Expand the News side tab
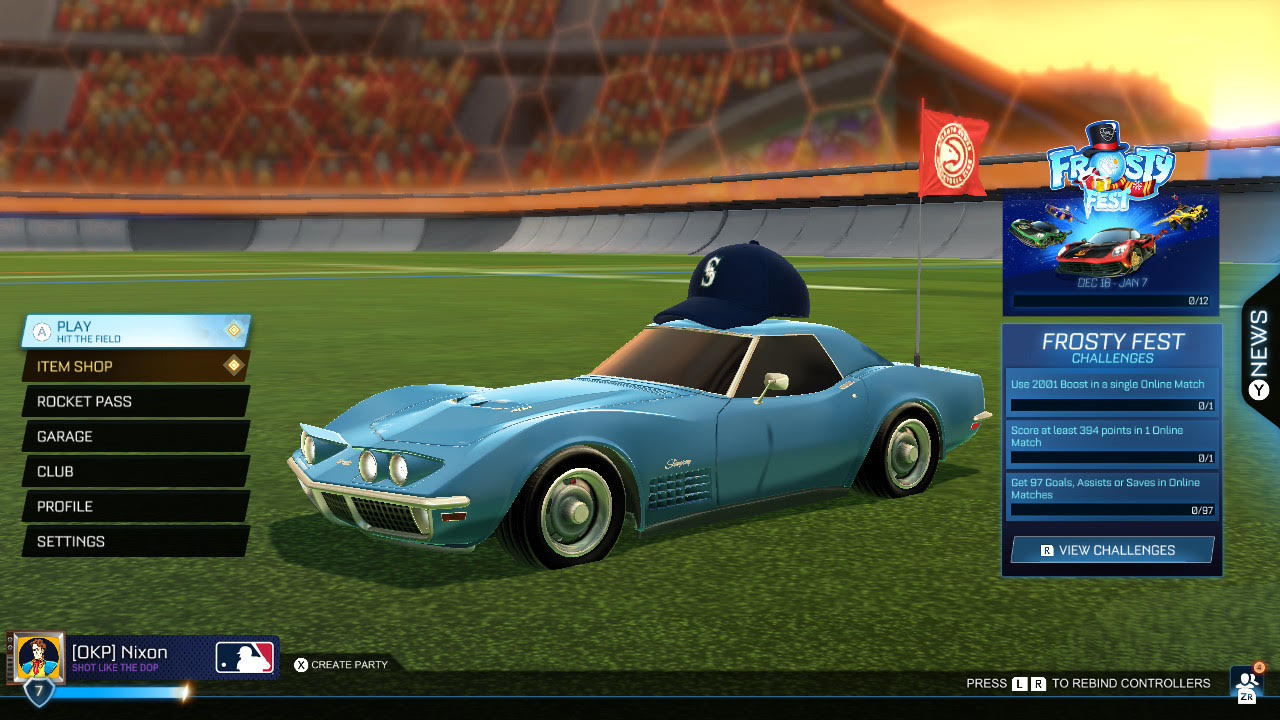 (x=1259, y=352)
